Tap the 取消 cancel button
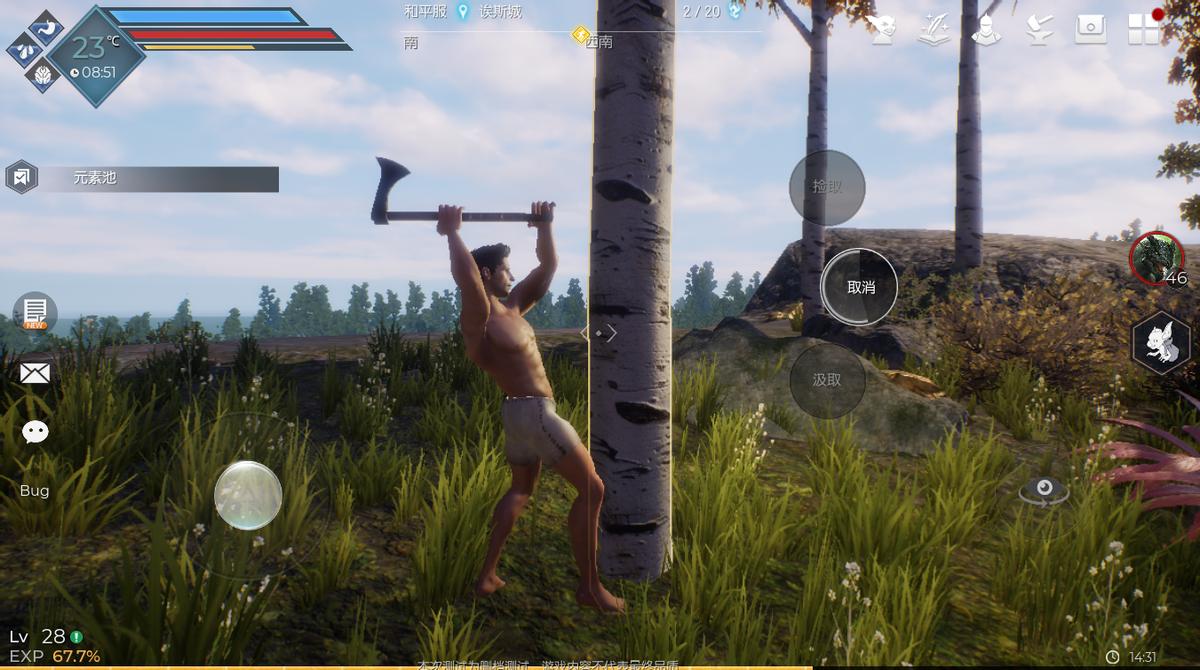This screenshot has height=670, width=1200. (x=859, y=287)
